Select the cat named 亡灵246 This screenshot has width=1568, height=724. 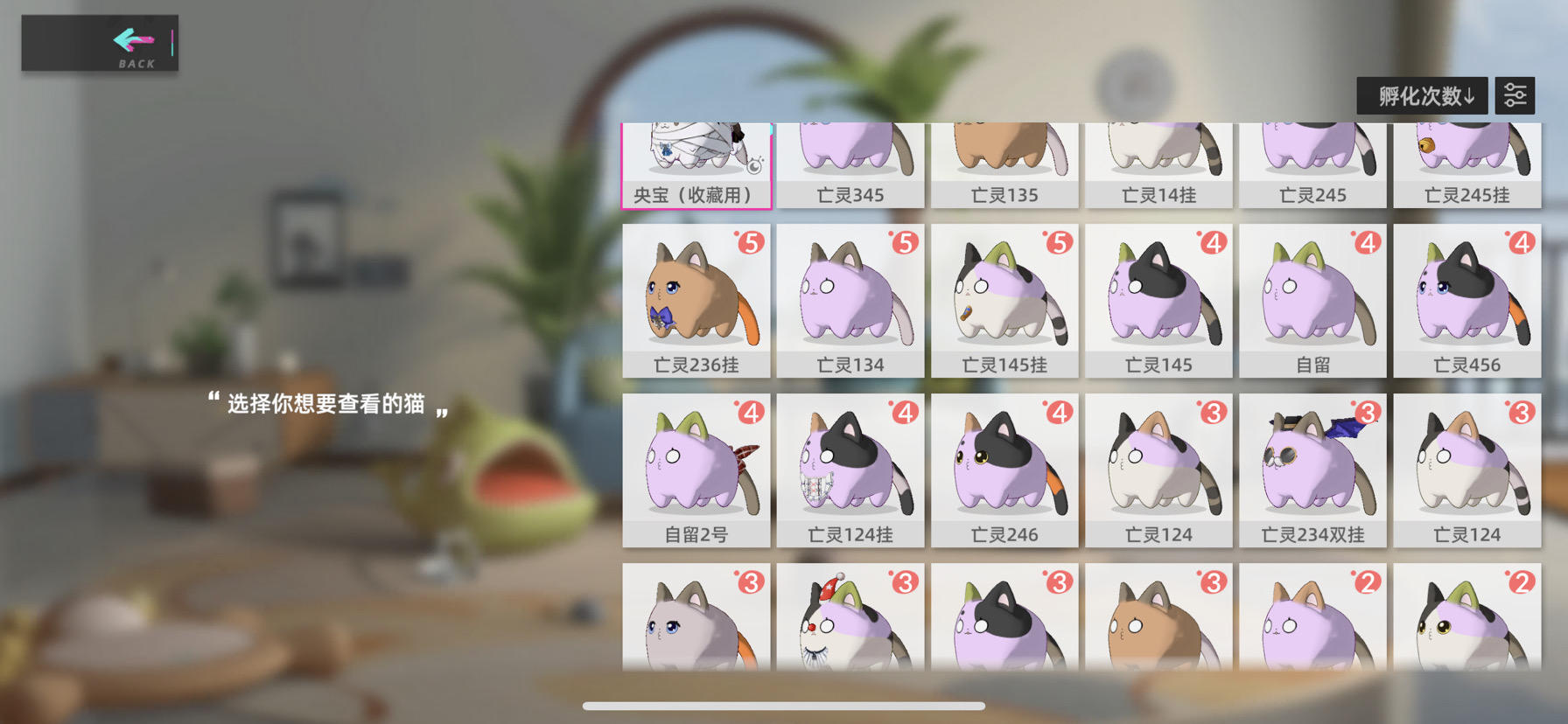click(x=1004, y=468)
